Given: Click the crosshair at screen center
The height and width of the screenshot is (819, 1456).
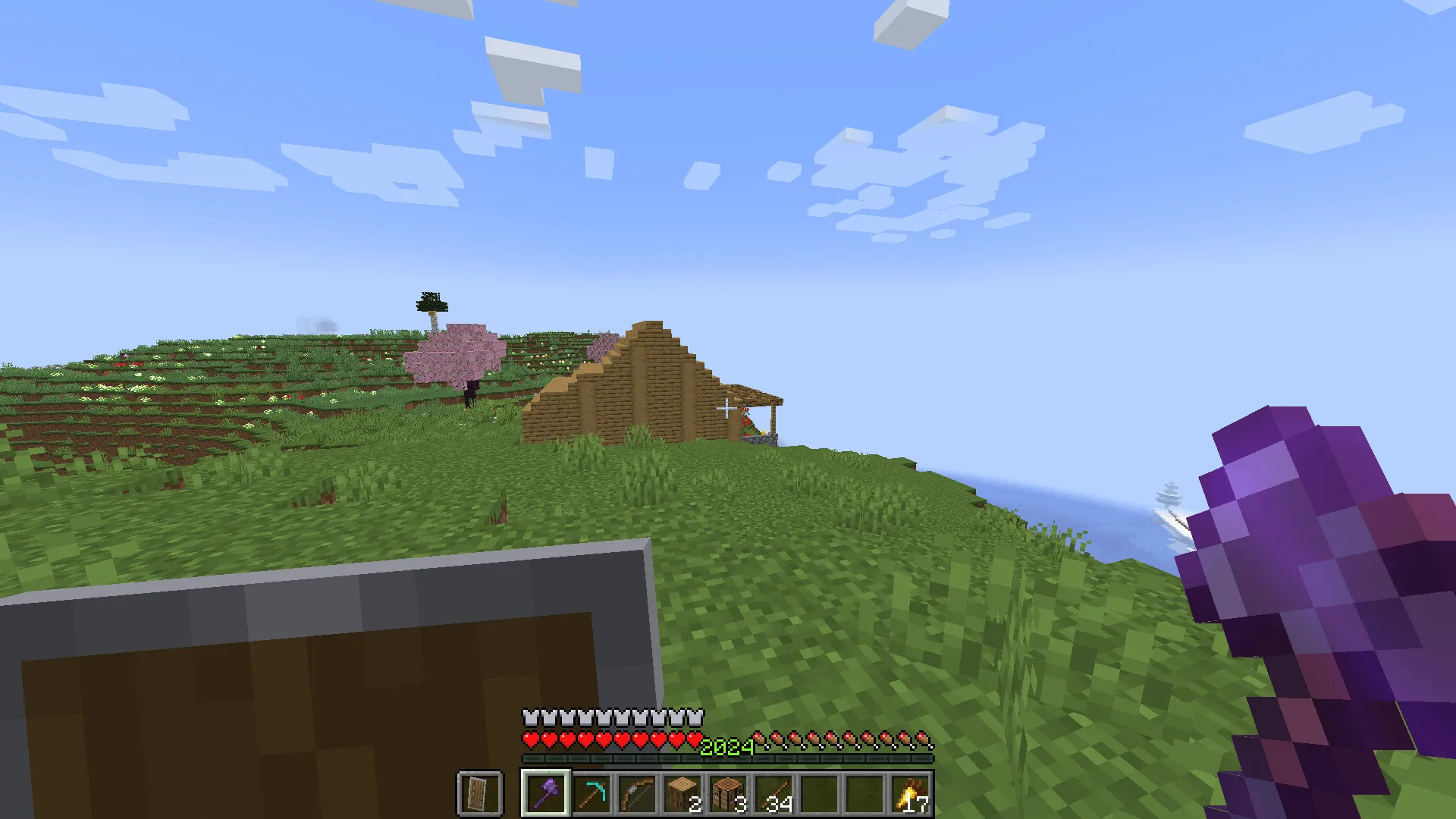Looking at the screenshot, I should pyautogui.click(x=728, y=409).
